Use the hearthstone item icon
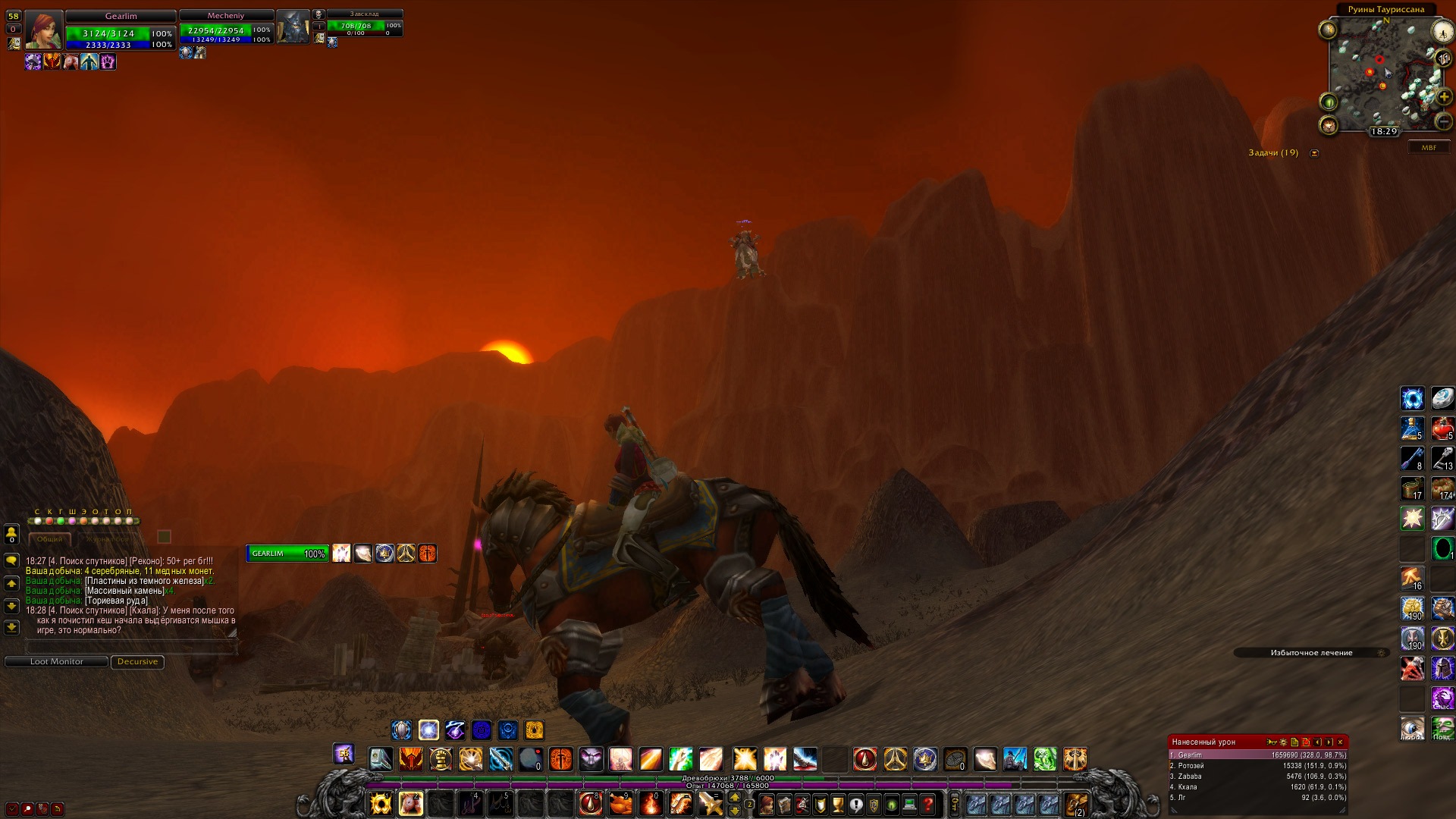 (x=1442, y=399)
